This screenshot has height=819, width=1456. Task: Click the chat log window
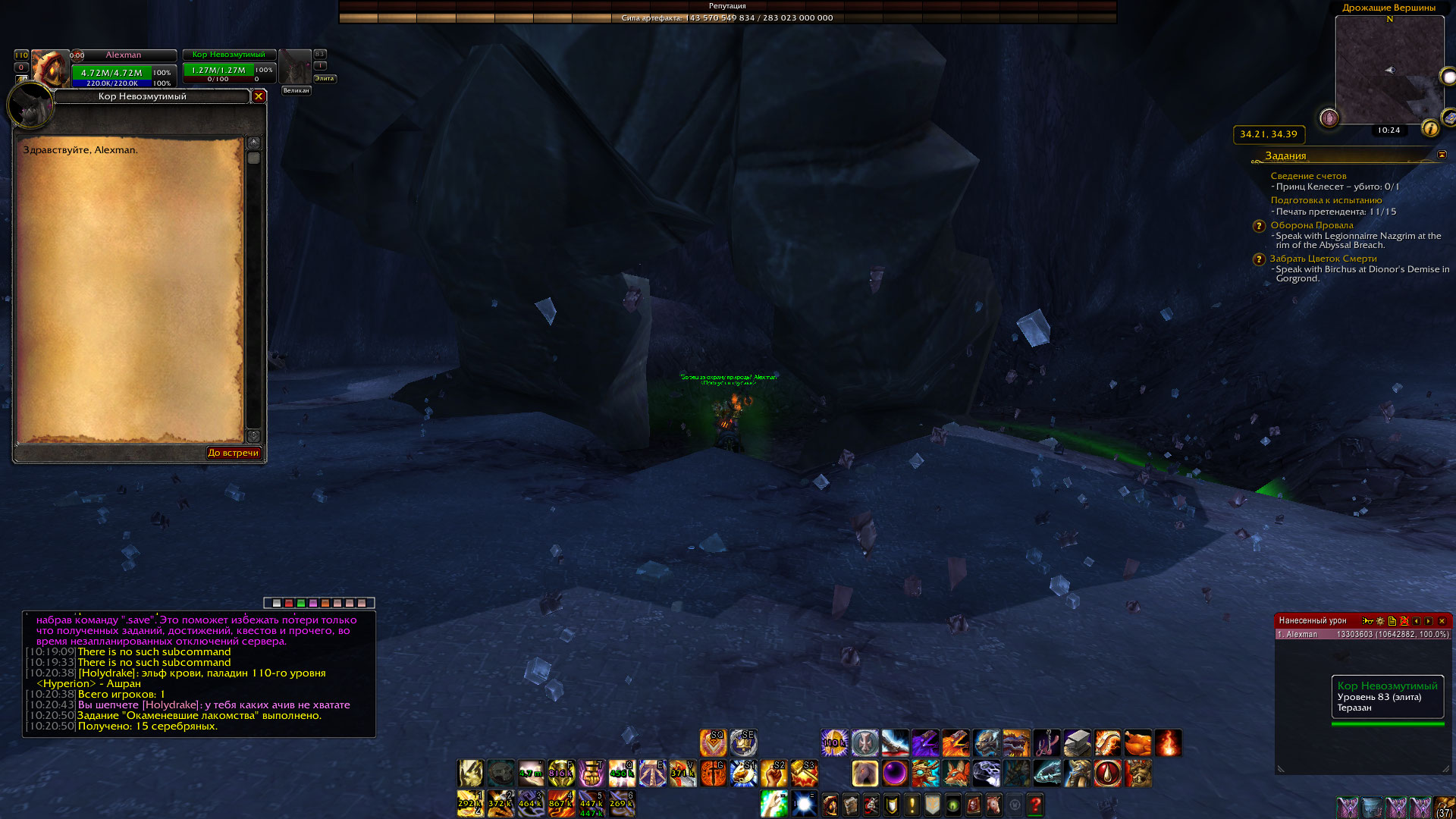[199, 673]
